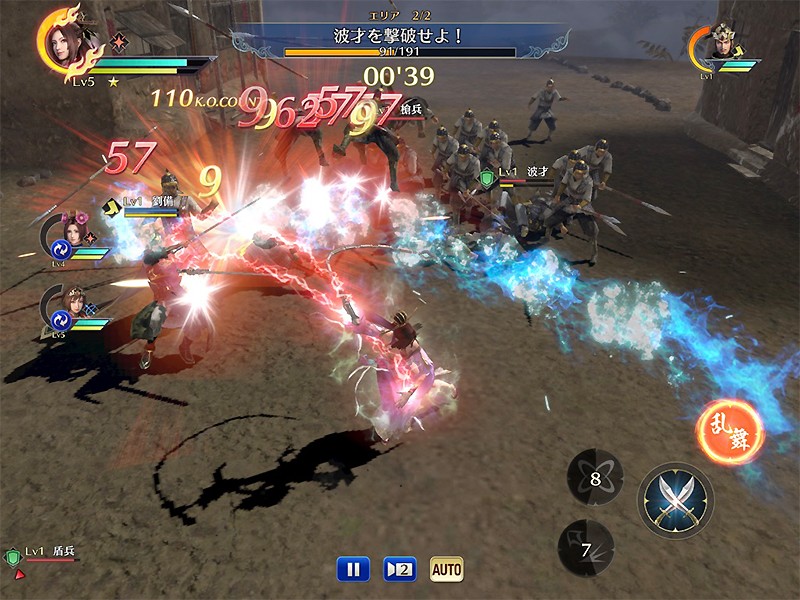Attack with the crossed swords button
Viewport: 800px width, 600px height.
tap(676, 497)
